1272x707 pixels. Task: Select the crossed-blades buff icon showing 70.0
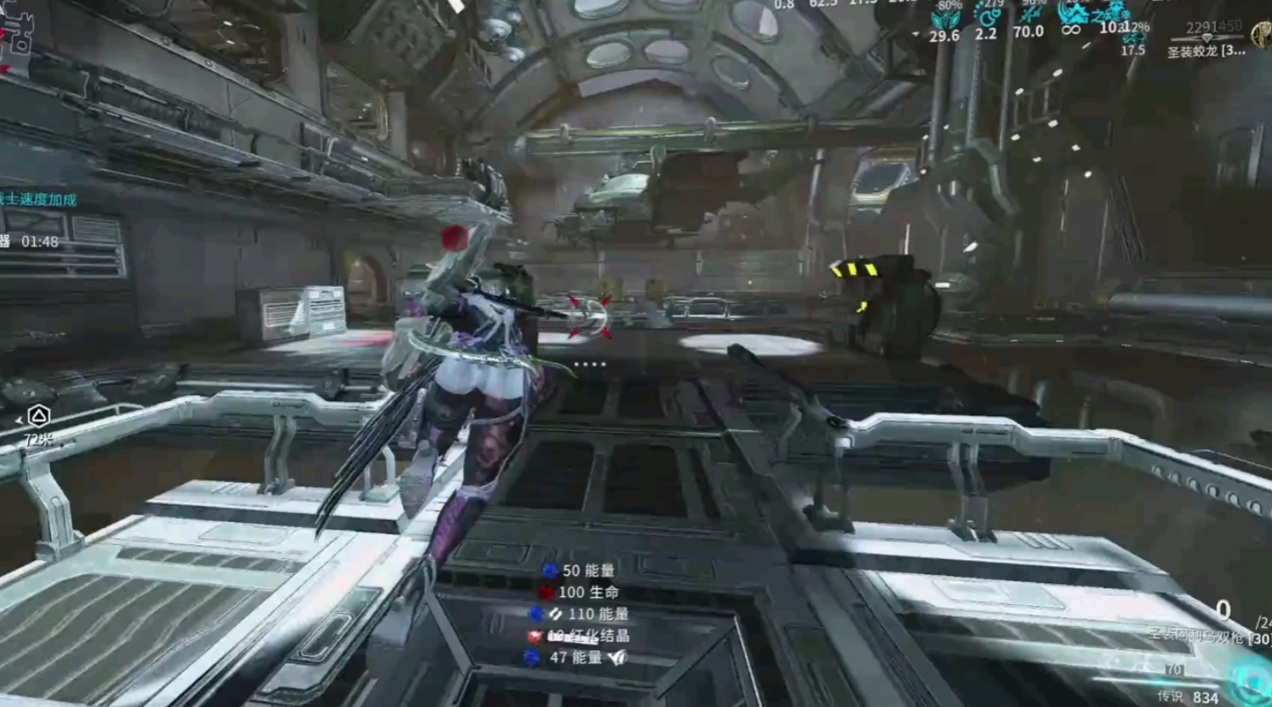point(1029,14)
